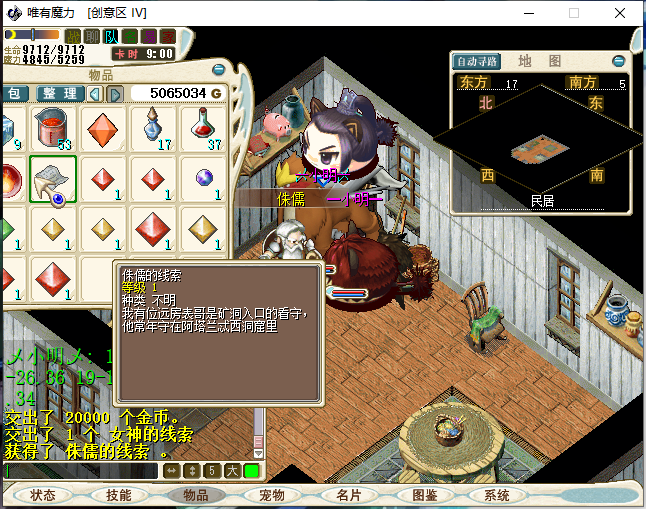
Task: Open the 状态 status menu
Action: tap(43, 495)
